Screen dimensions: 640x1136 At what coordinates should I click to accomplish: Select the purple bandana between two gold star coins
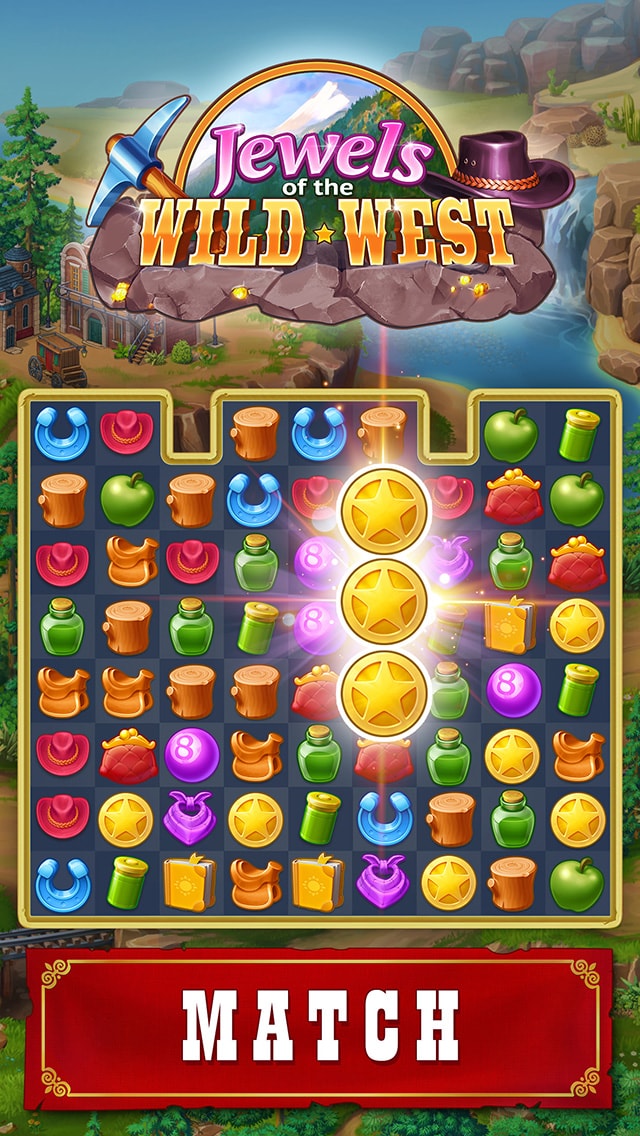(x=191, y=818)
